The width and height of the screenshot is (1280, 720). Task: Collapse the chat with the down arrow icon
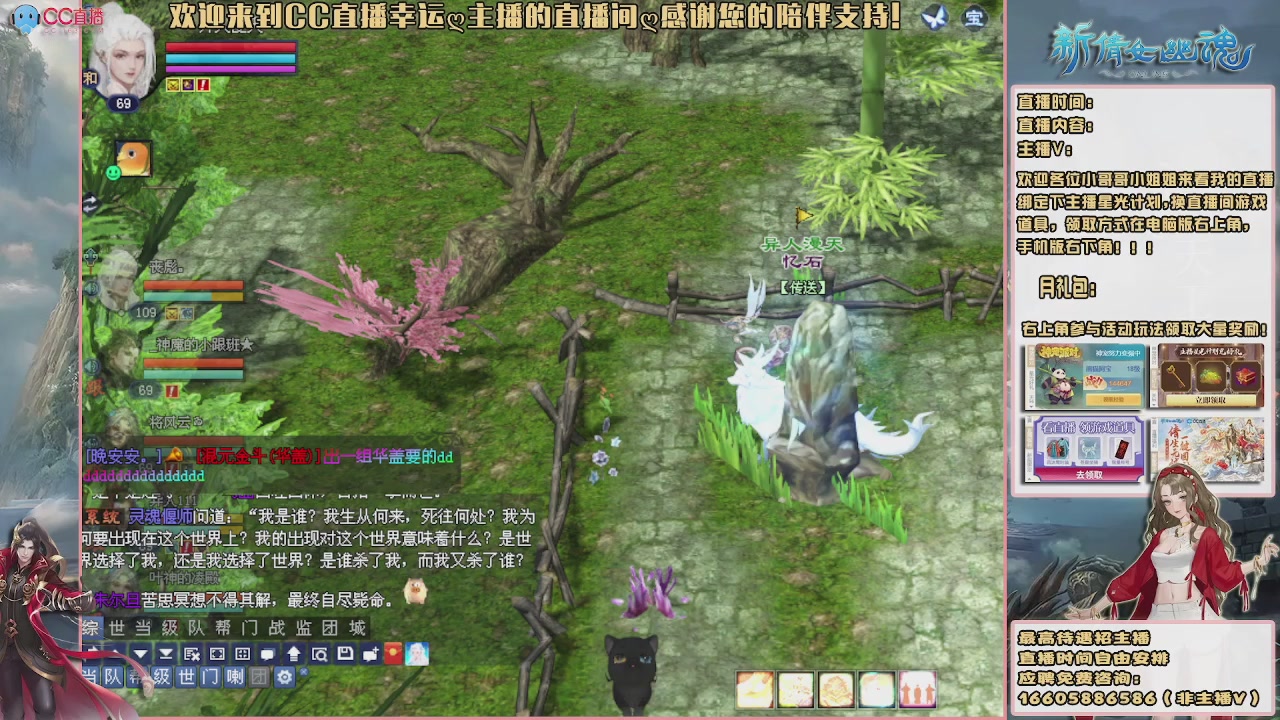[x=139, y=654]
